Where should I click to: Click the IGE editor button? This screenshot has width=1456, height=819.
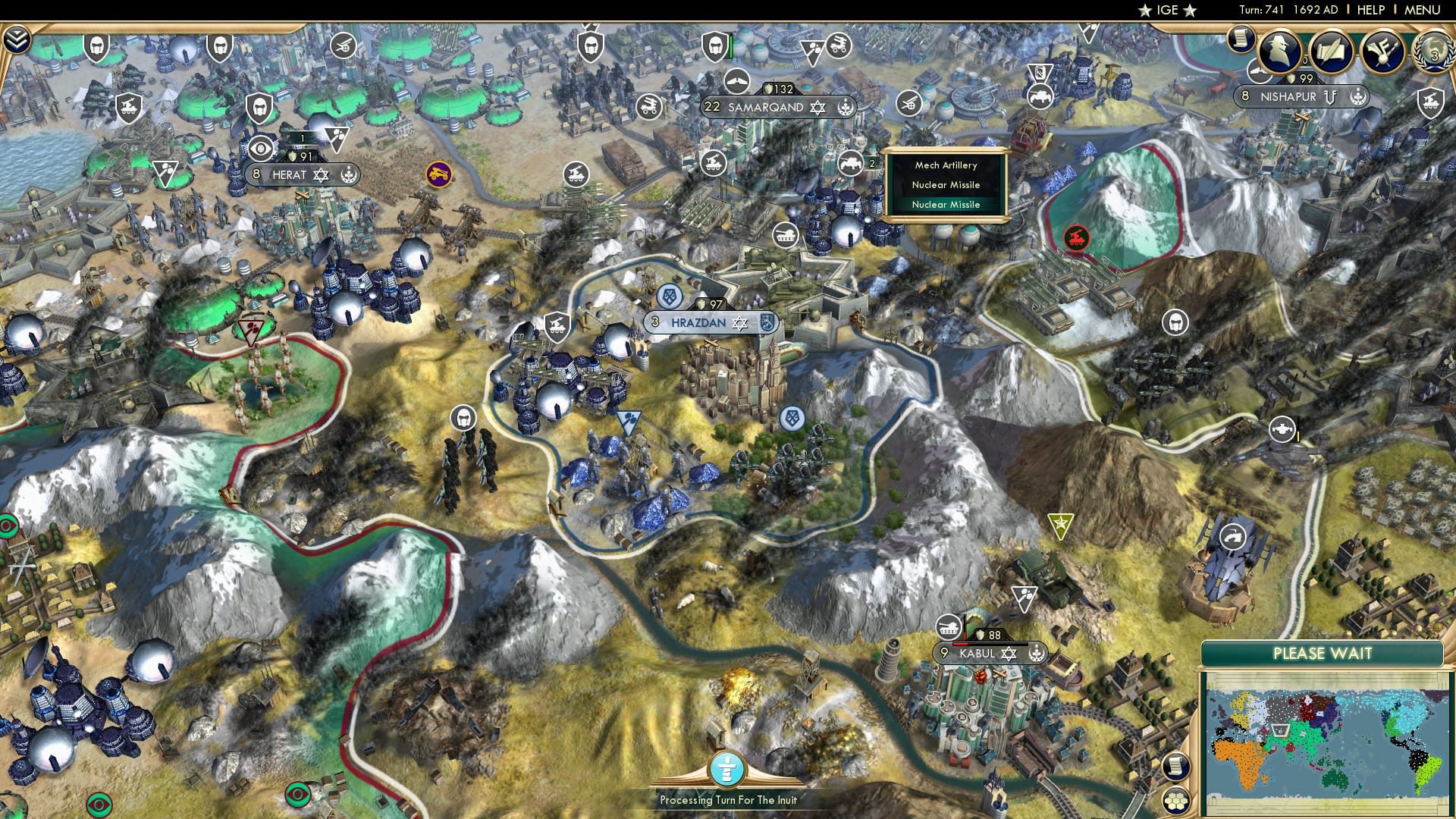(1165, 11)
